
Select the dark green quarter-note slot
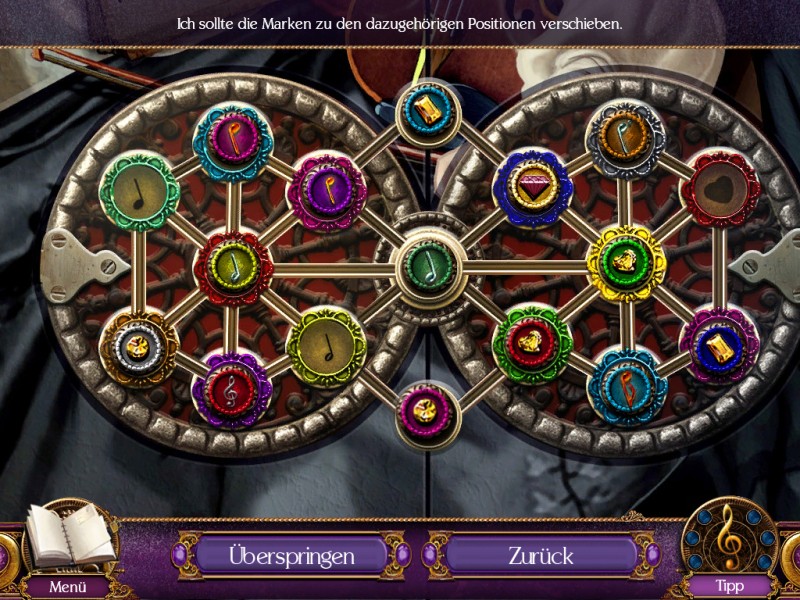pyautogui.click(x=139, y=190)
